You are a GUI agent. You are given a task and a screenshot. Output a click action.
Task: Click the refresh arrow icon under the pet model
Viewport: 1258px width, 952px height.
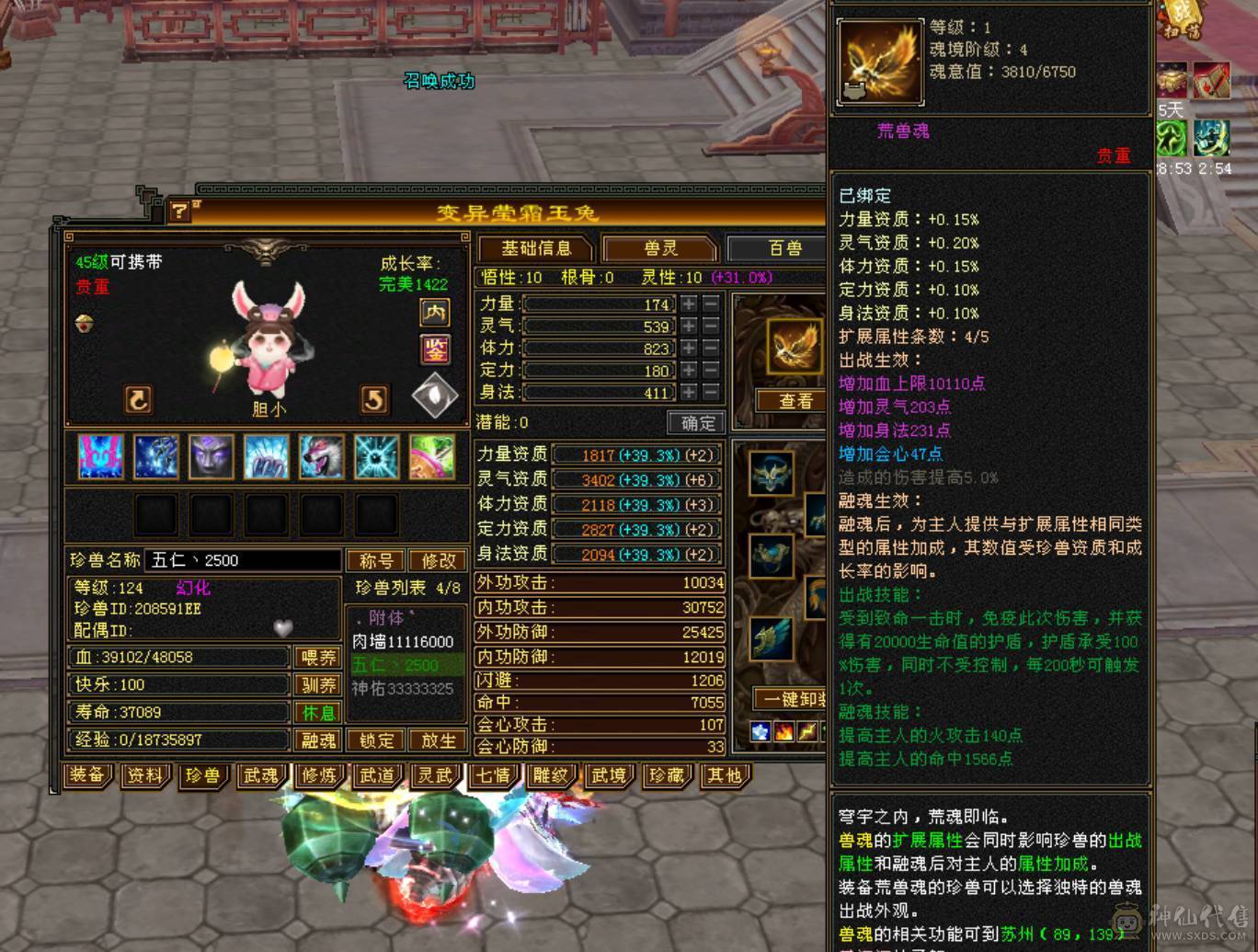[136, 397]
